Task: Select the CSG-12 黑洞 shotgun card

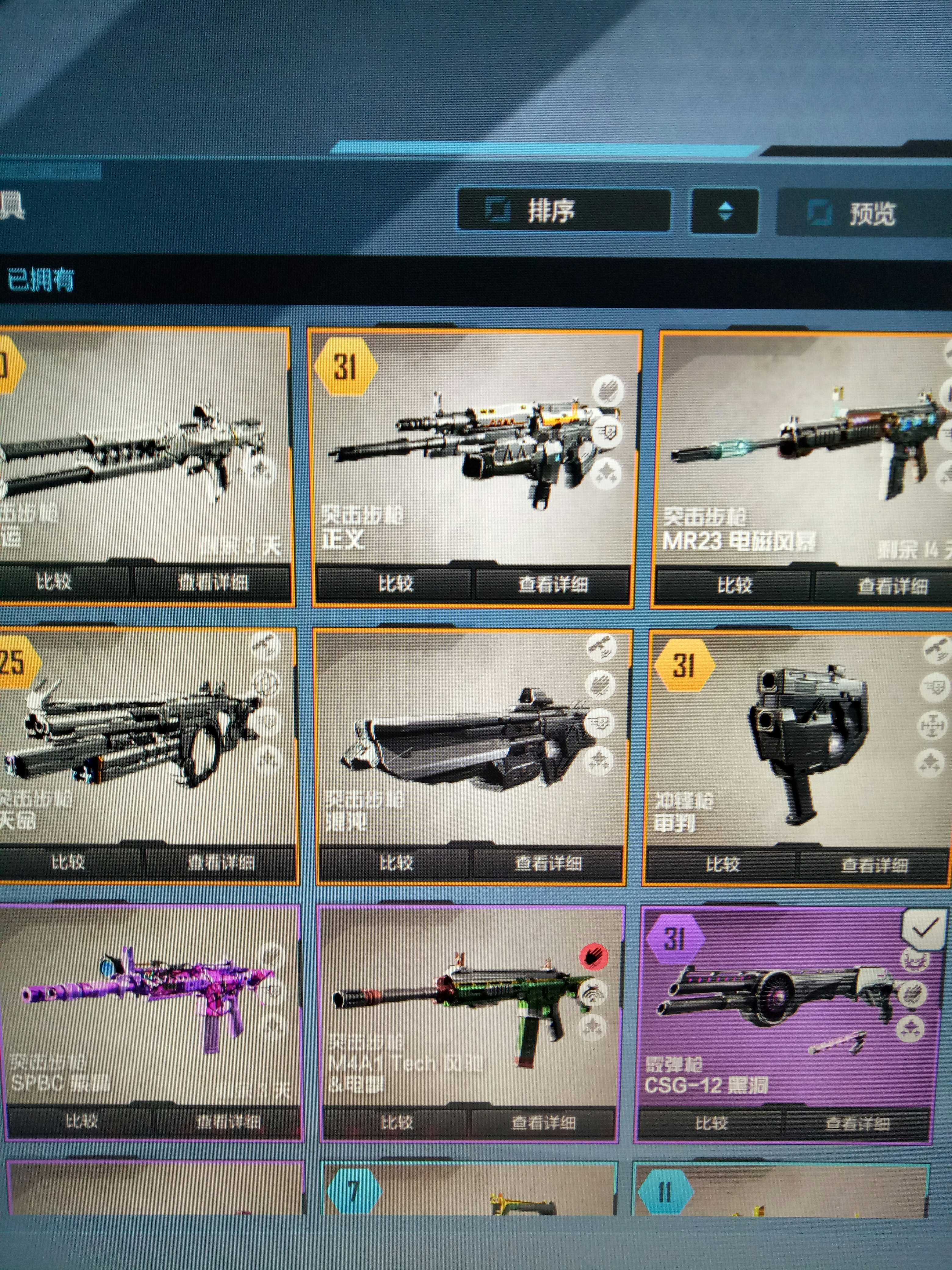Action: point(789,1005)
